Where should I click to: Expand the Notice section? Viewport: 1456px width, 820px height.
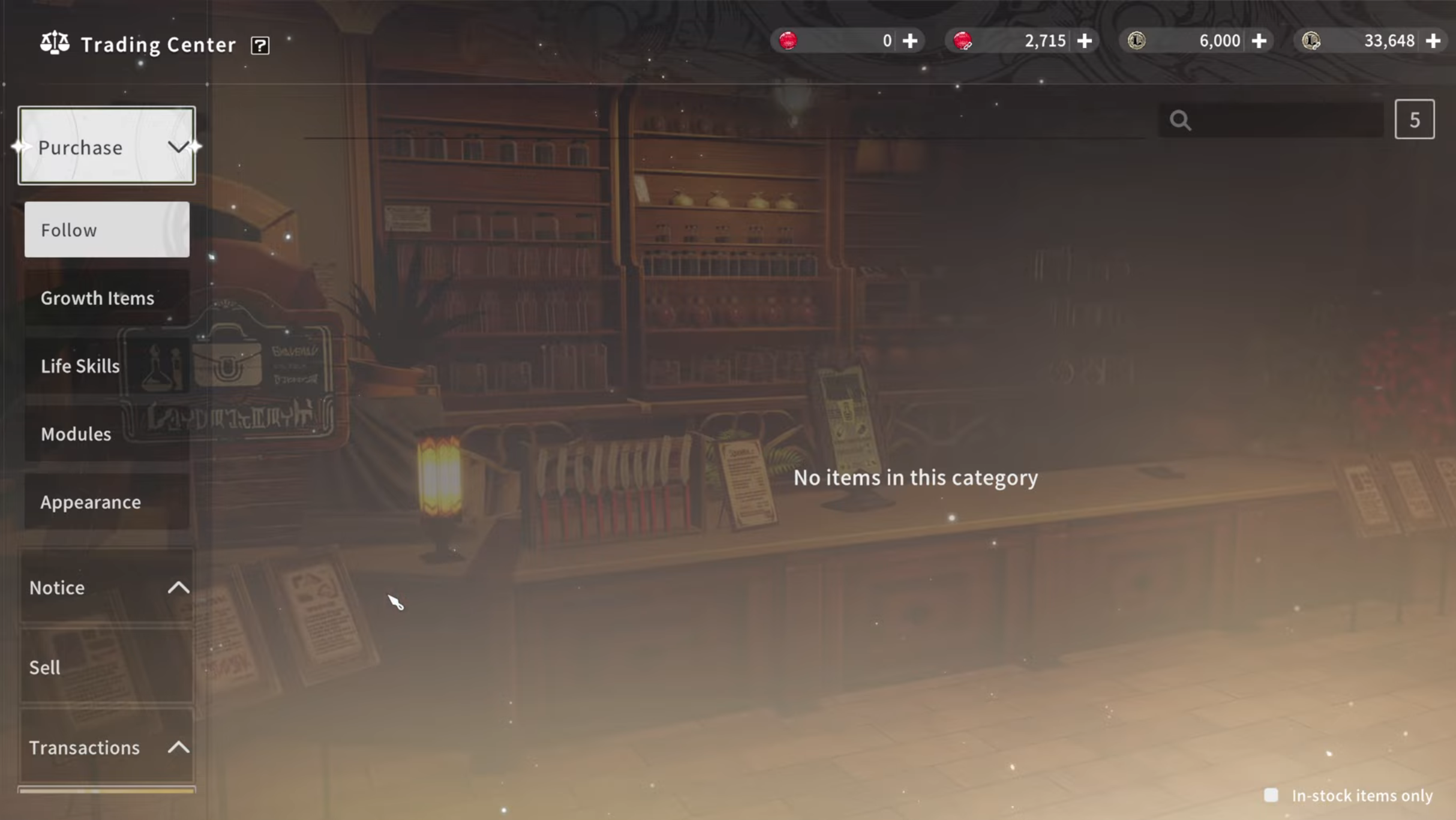[107, 587]
